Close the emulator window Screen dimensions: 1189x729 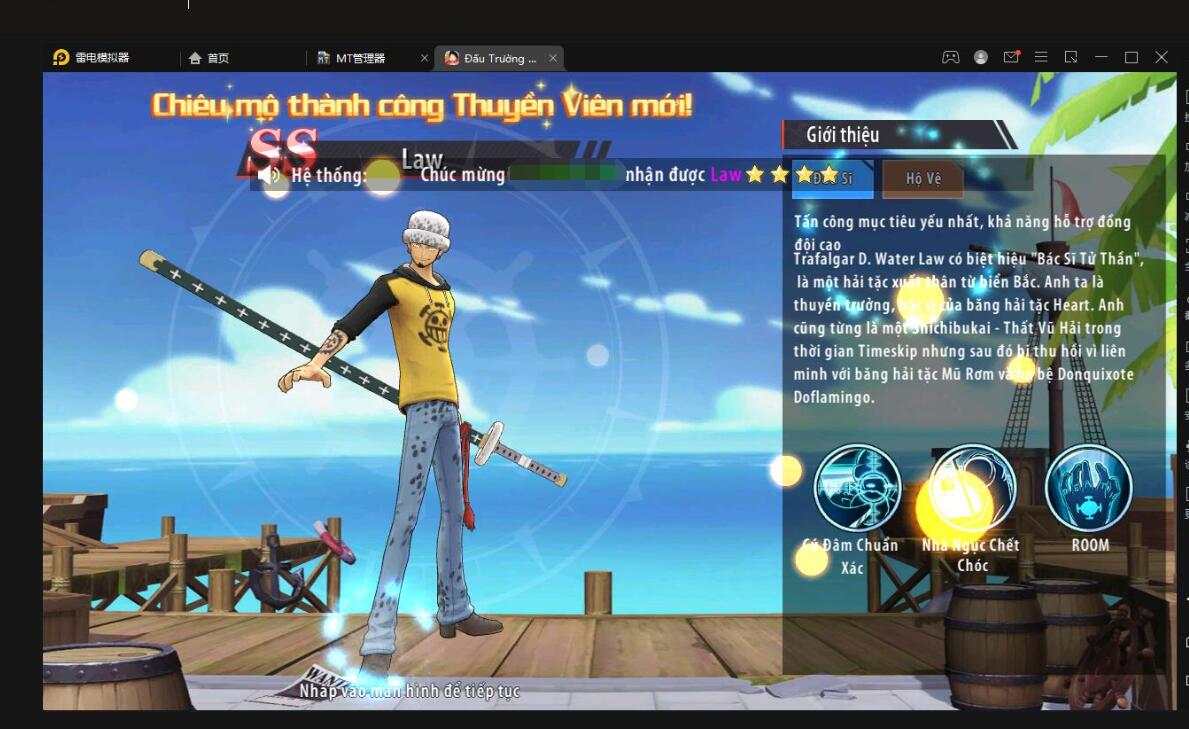[x=1161, y=58]
